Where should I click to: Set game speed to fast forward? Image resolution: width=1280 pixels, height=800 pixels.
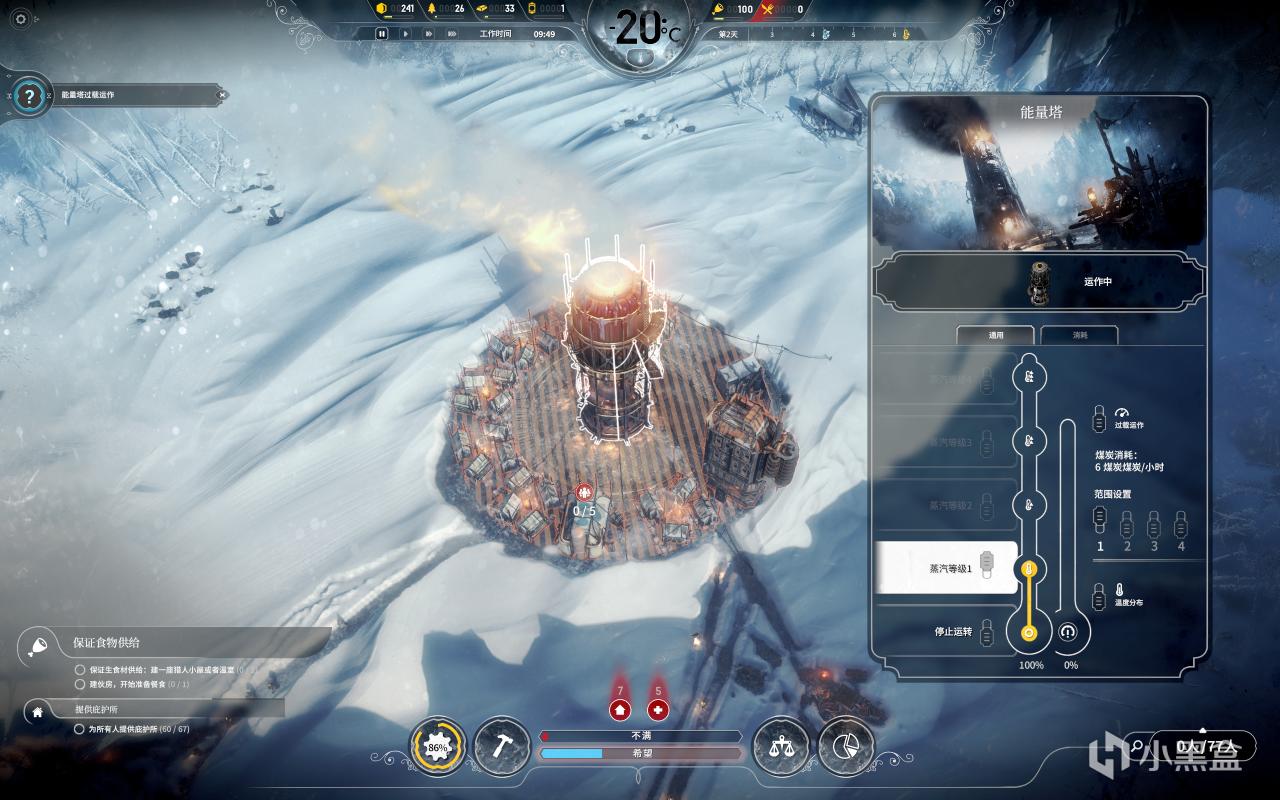pyautogui.click(x=428, y=33)
